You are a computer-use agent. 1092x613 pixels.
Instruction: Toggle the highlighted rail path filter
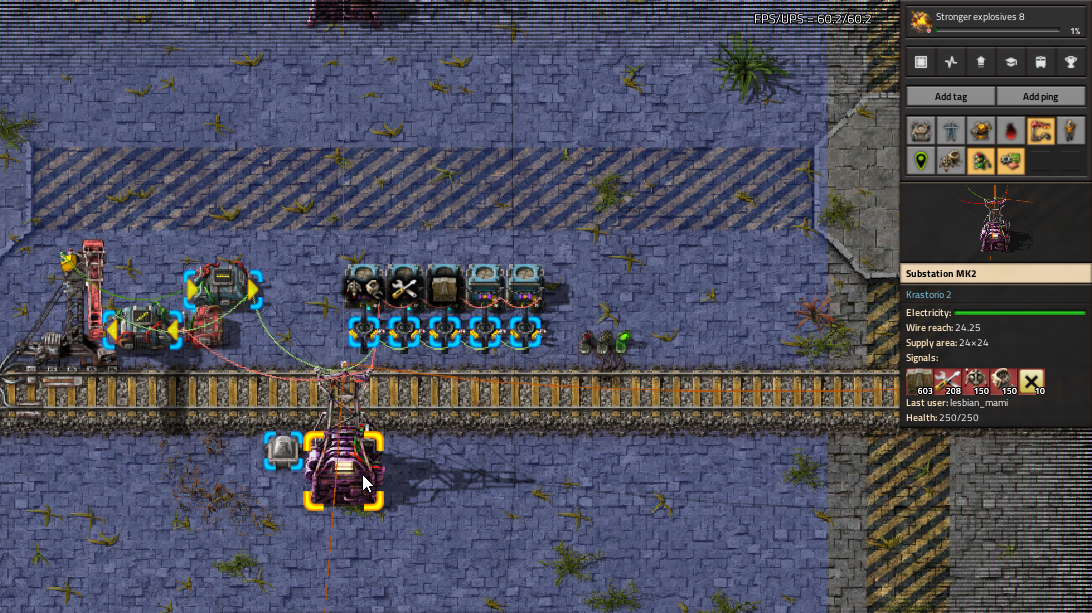coord(1041,131)
